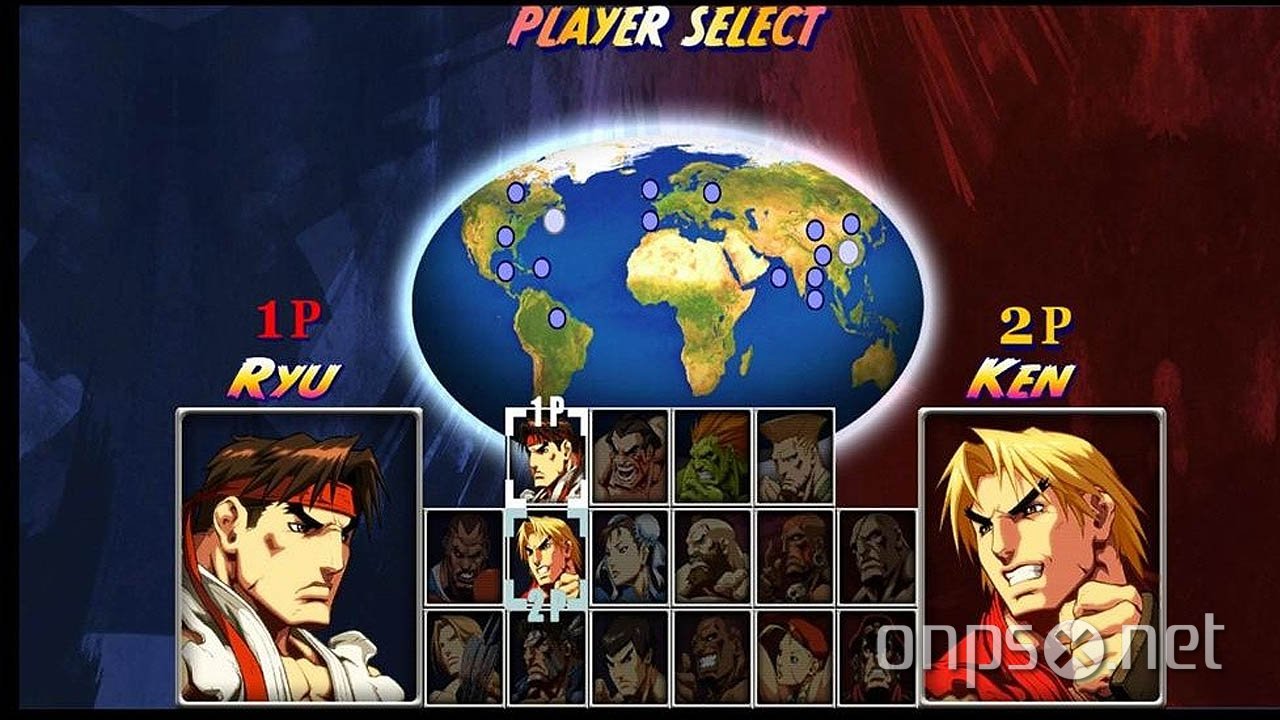Select E. Honda's portrait in the top row

[x=630, y=455]
